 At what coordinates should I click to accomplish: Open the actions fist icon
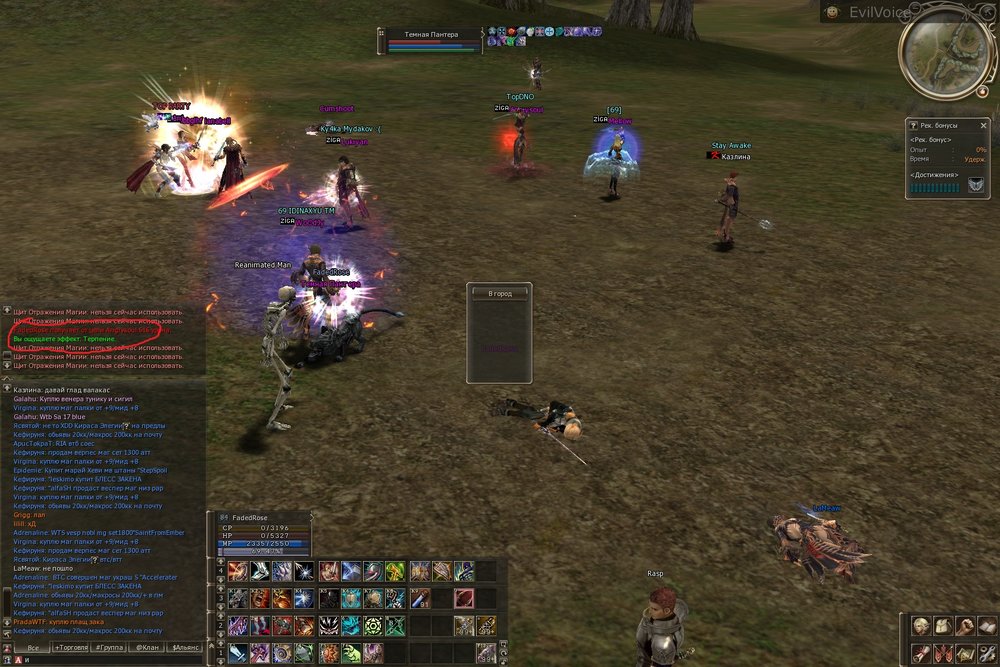pyautogui.click(x=964, y=626)
